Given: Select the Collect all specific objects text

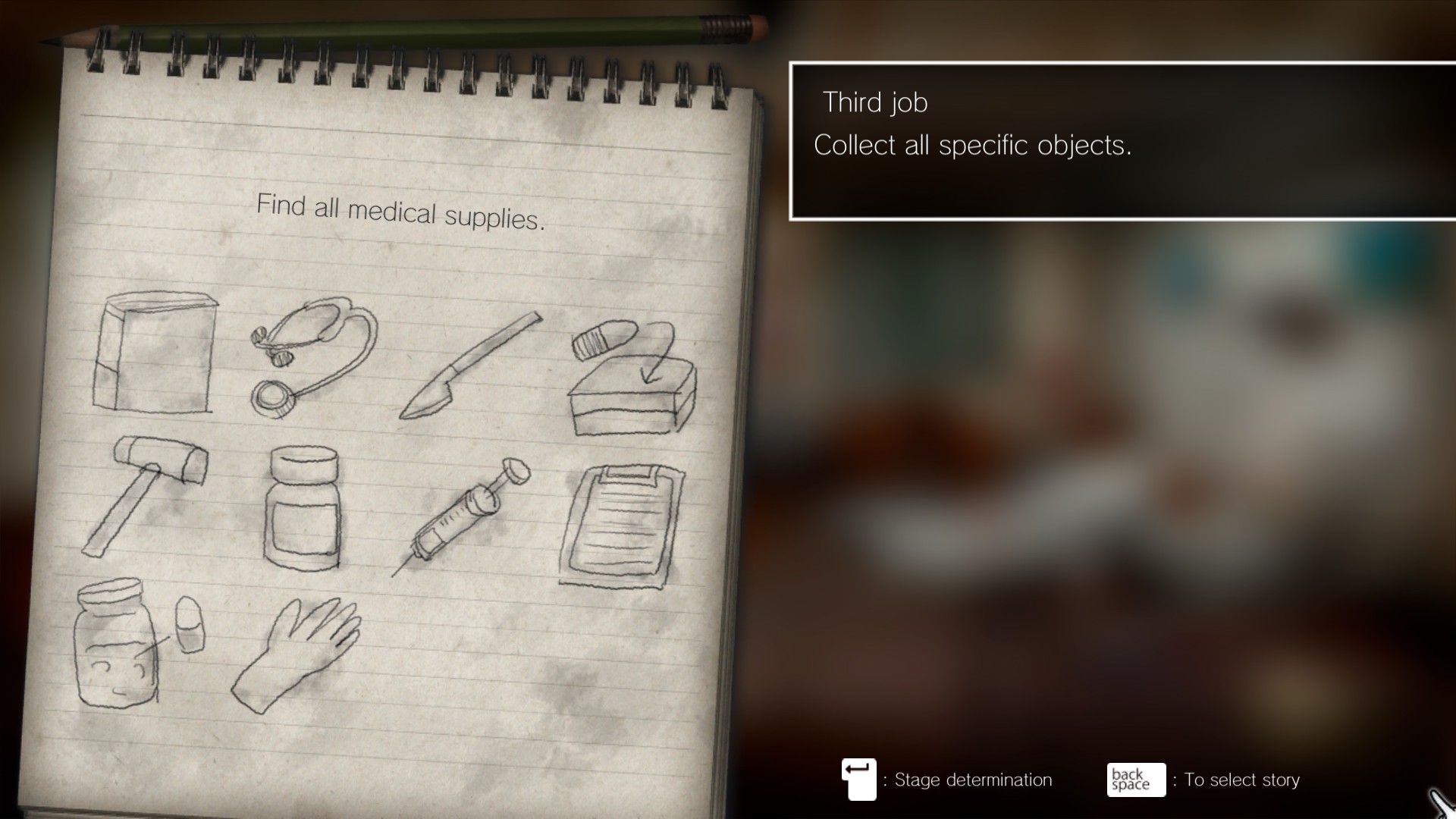Looking at the screenshot, I should pyautogui.click(x=971, y=145).
